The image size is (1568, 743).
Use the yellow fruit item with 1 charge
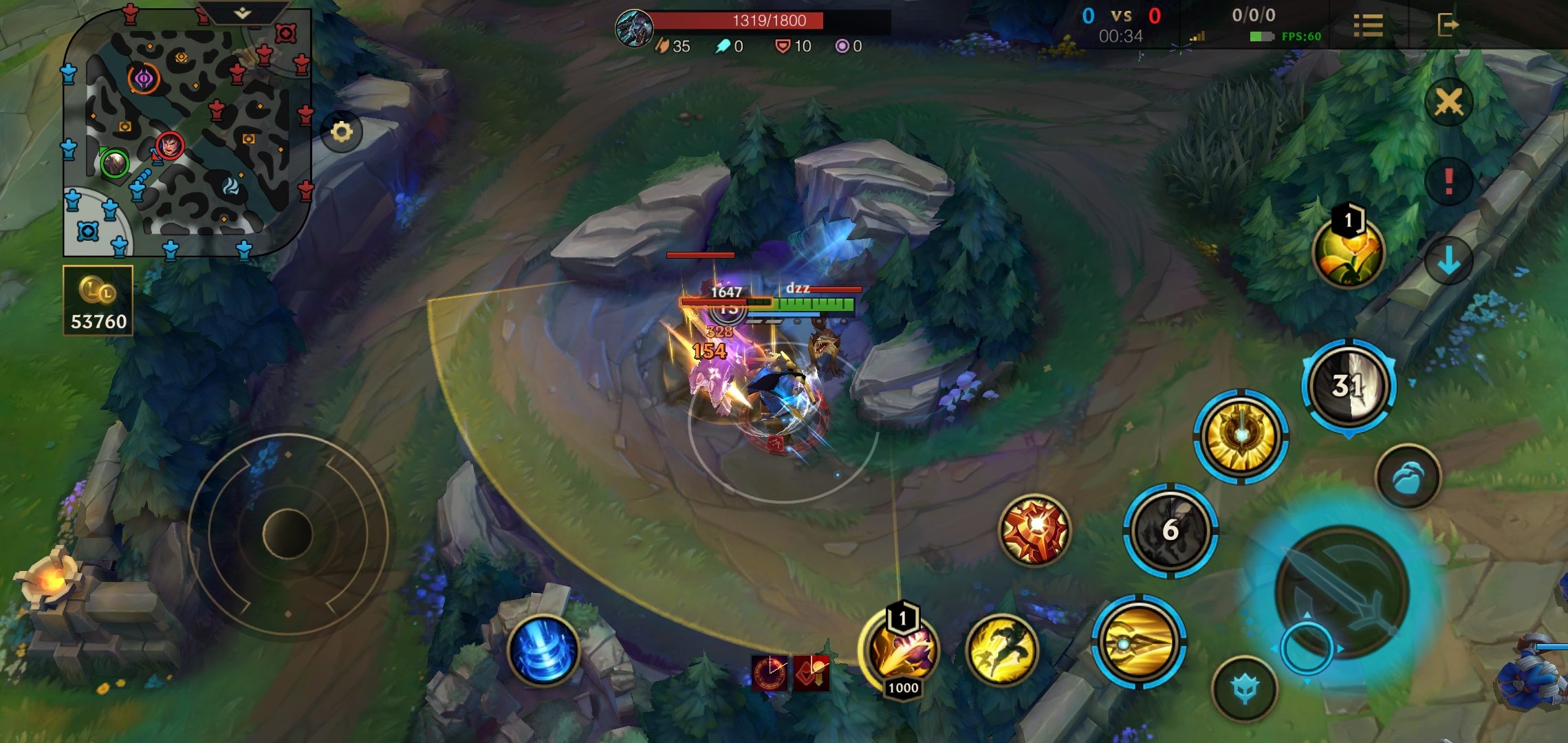tap(1348, 252)
